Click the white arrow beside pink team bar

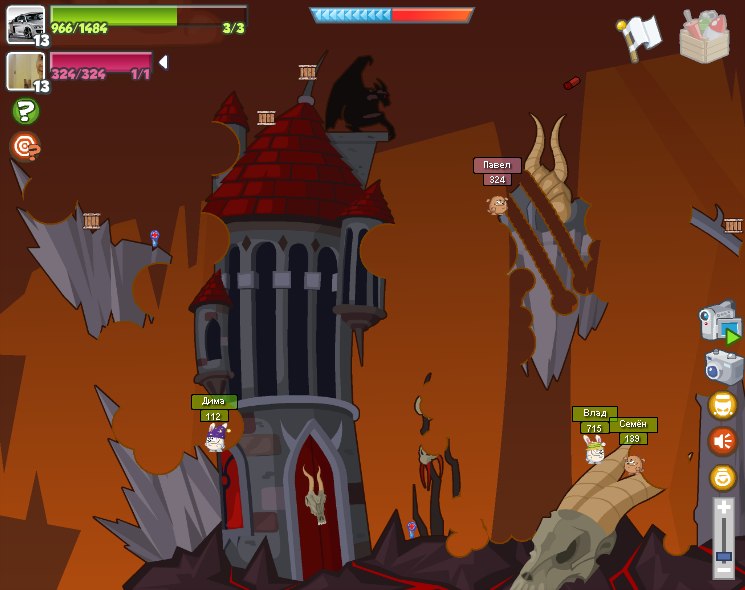click(x=163, y=62)
